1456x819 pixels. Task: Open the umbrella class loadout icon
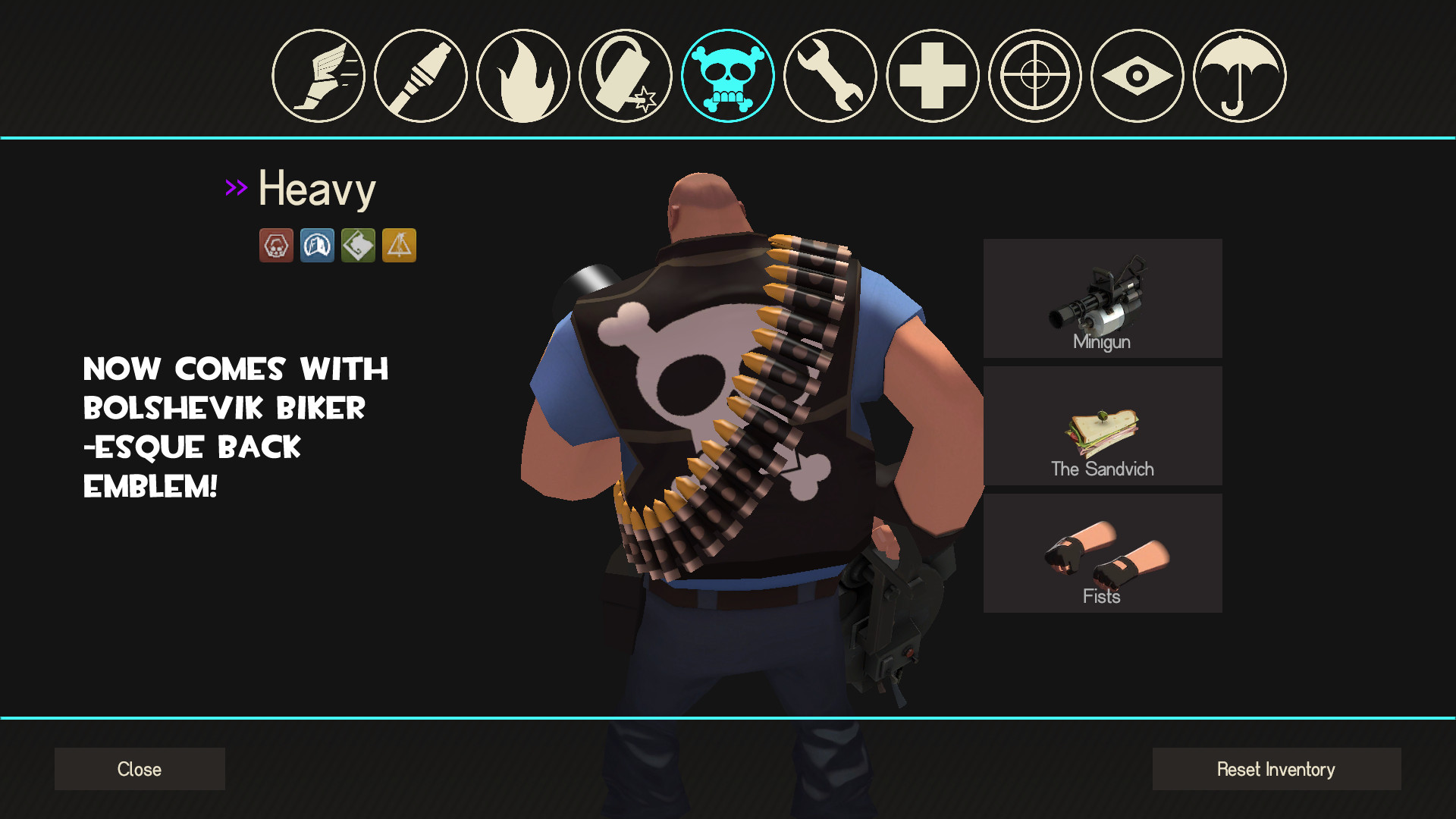(x=1238, y=76)
